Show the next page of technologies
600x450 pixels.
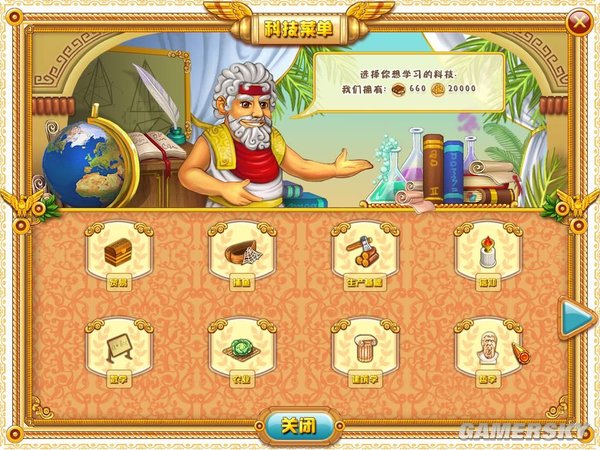tap(574, 320)
